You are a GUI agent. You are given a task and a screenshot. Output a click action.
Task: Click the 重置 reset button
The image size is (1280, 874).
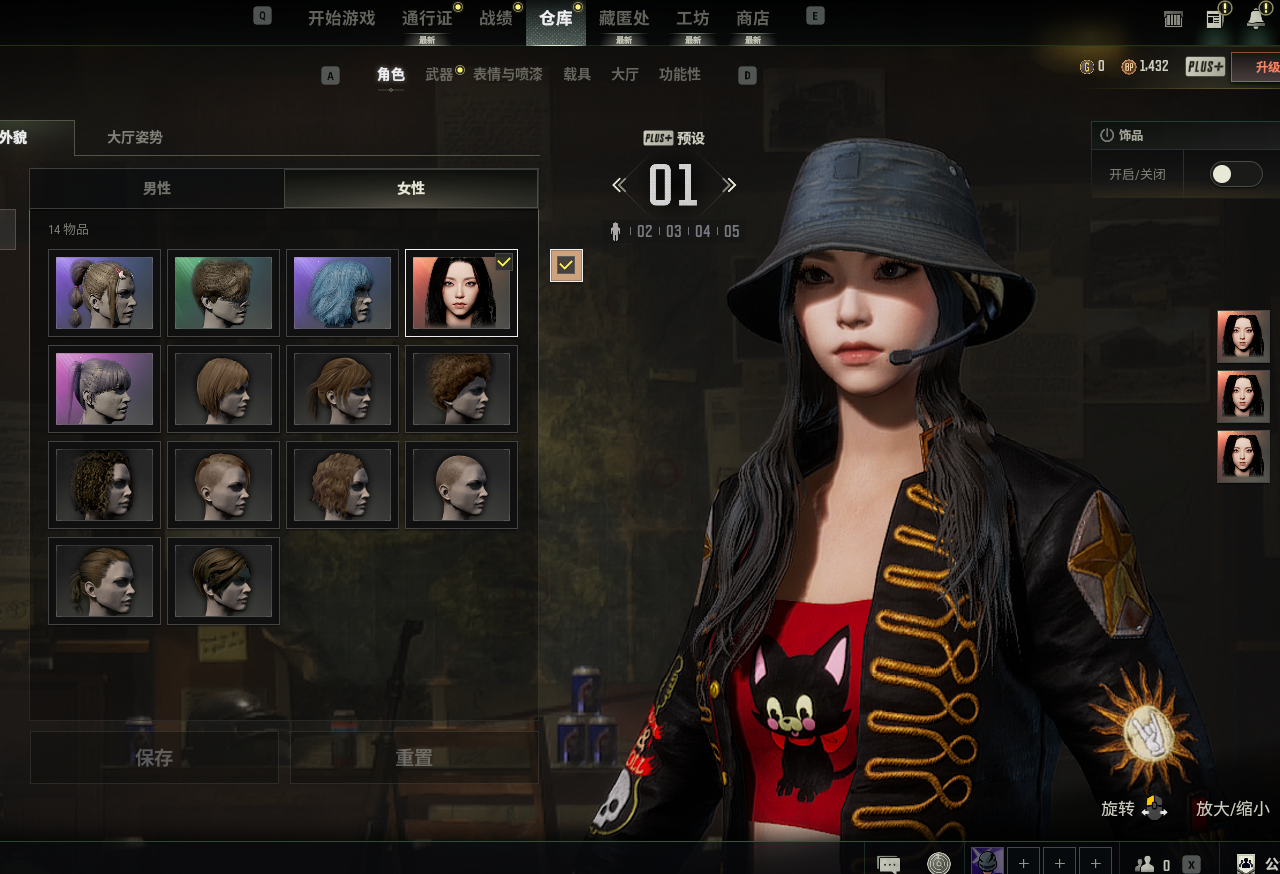tap(414, 758)
